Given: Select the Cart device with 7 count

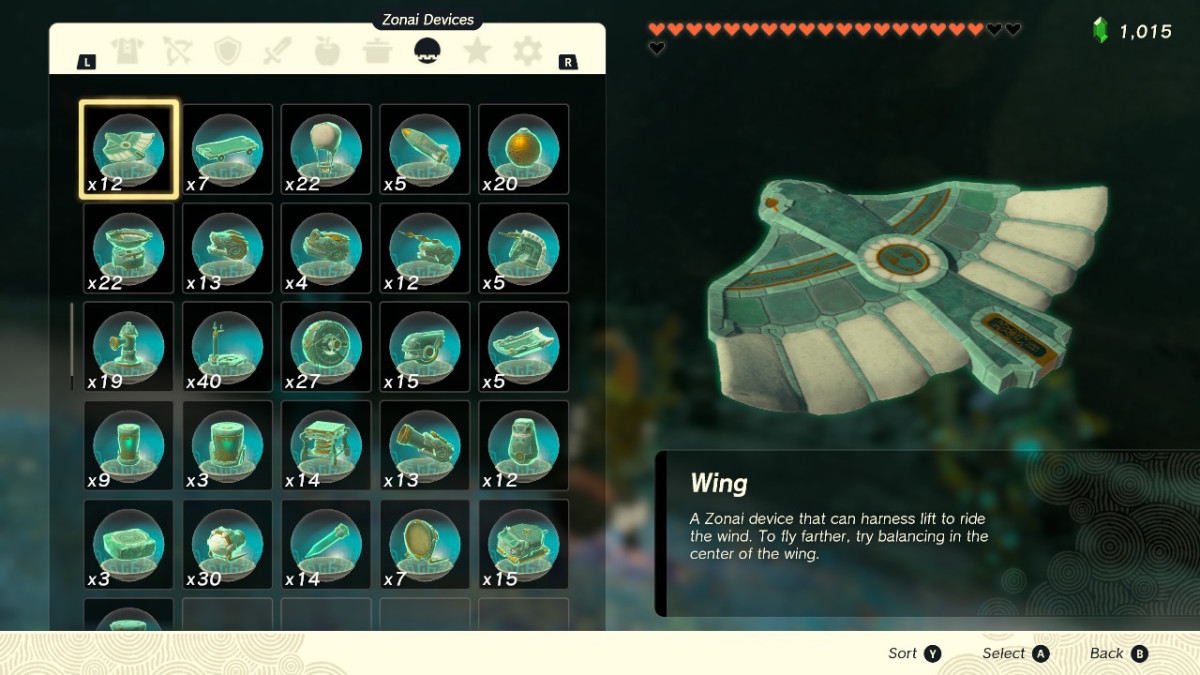Looking at the screenshot, I should (227, 149).
